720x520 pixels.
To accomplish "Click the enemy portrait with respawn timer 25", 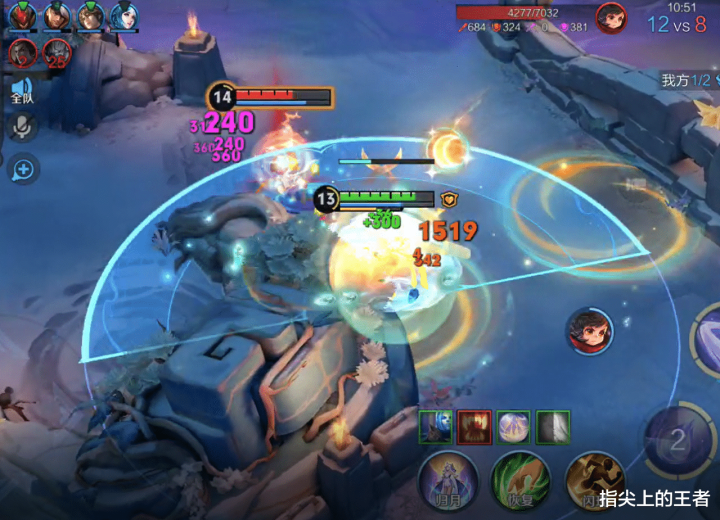I will tap(57, 53).
